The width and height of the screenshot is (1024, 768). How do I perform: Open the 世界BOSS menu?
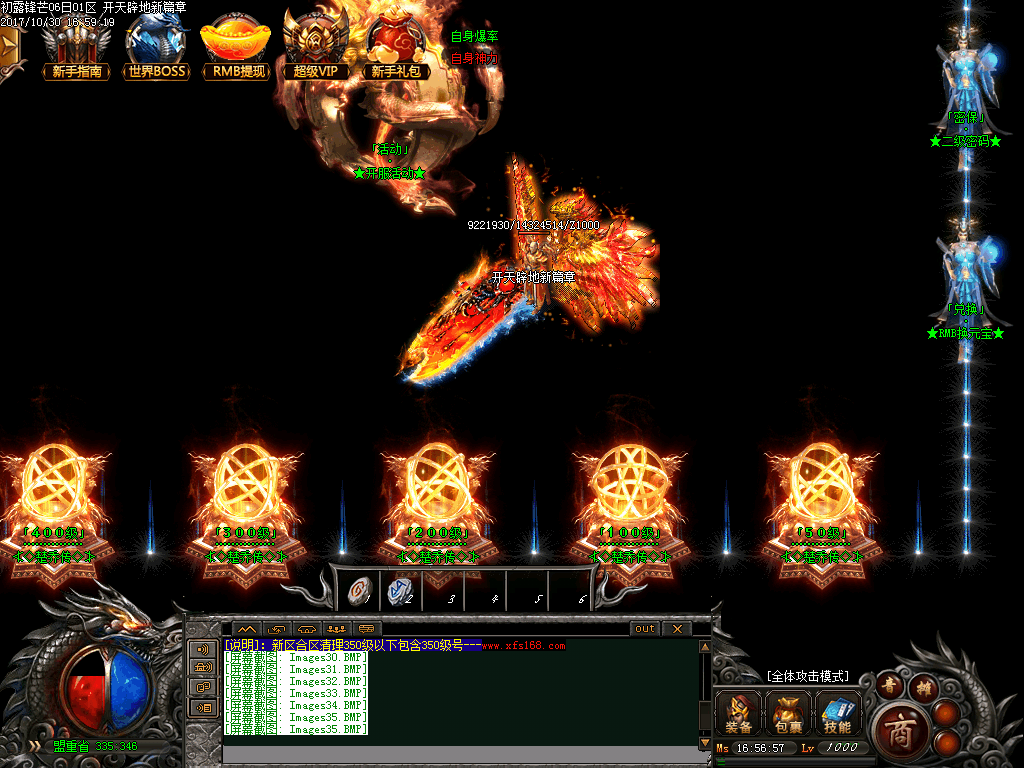click(x=156, y=48)
